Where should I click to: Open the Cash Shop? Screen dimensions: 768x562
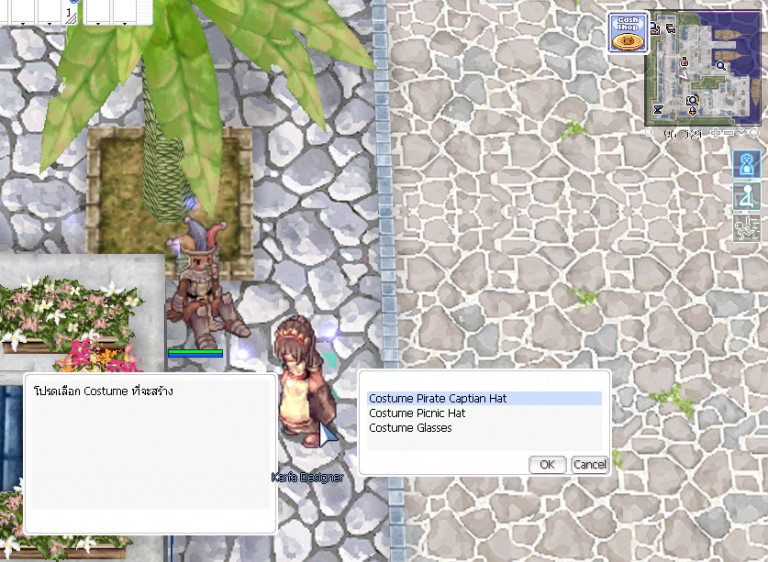(x=626, y=32)
